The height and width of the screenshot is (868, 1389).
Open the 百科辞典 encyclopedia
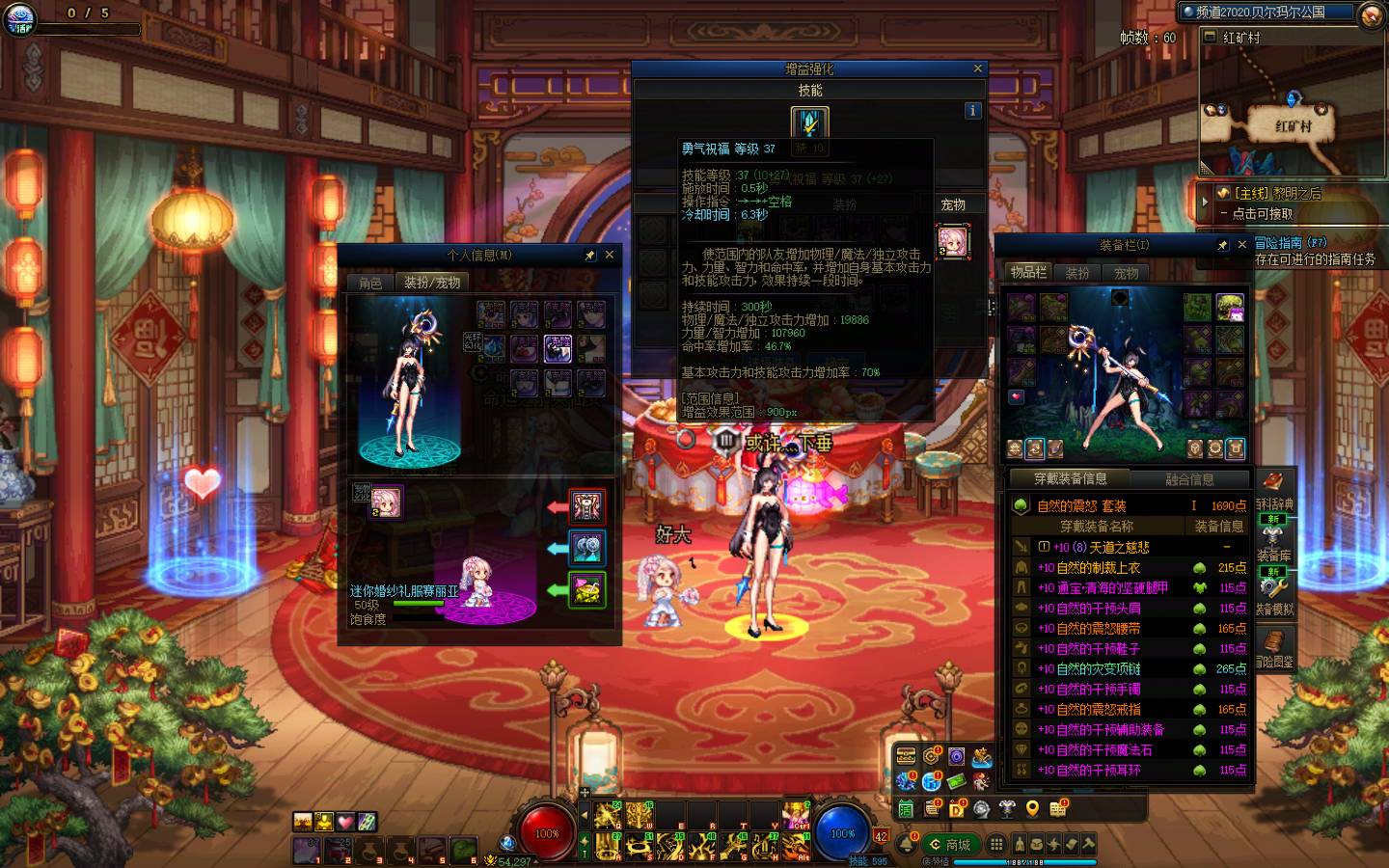click(1274, 490)
